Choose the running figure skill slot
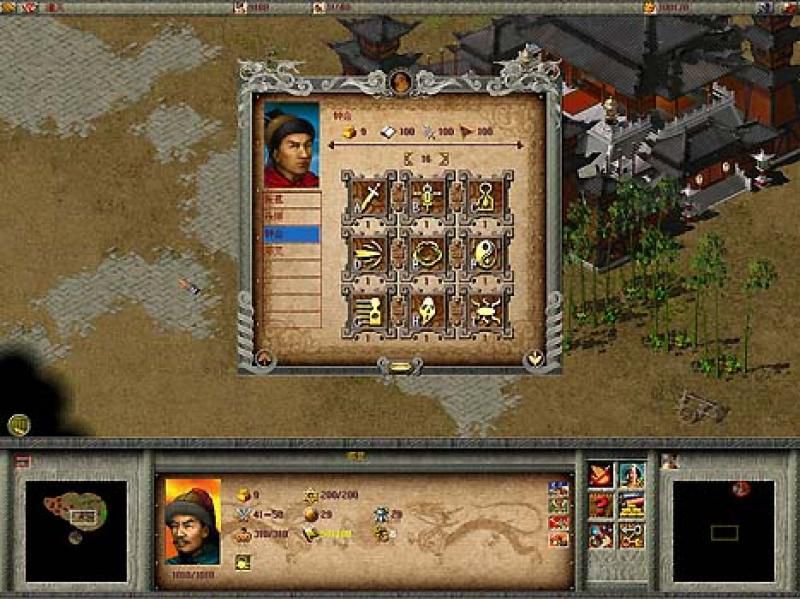800x599 pixels. click(x=367, y=312)
